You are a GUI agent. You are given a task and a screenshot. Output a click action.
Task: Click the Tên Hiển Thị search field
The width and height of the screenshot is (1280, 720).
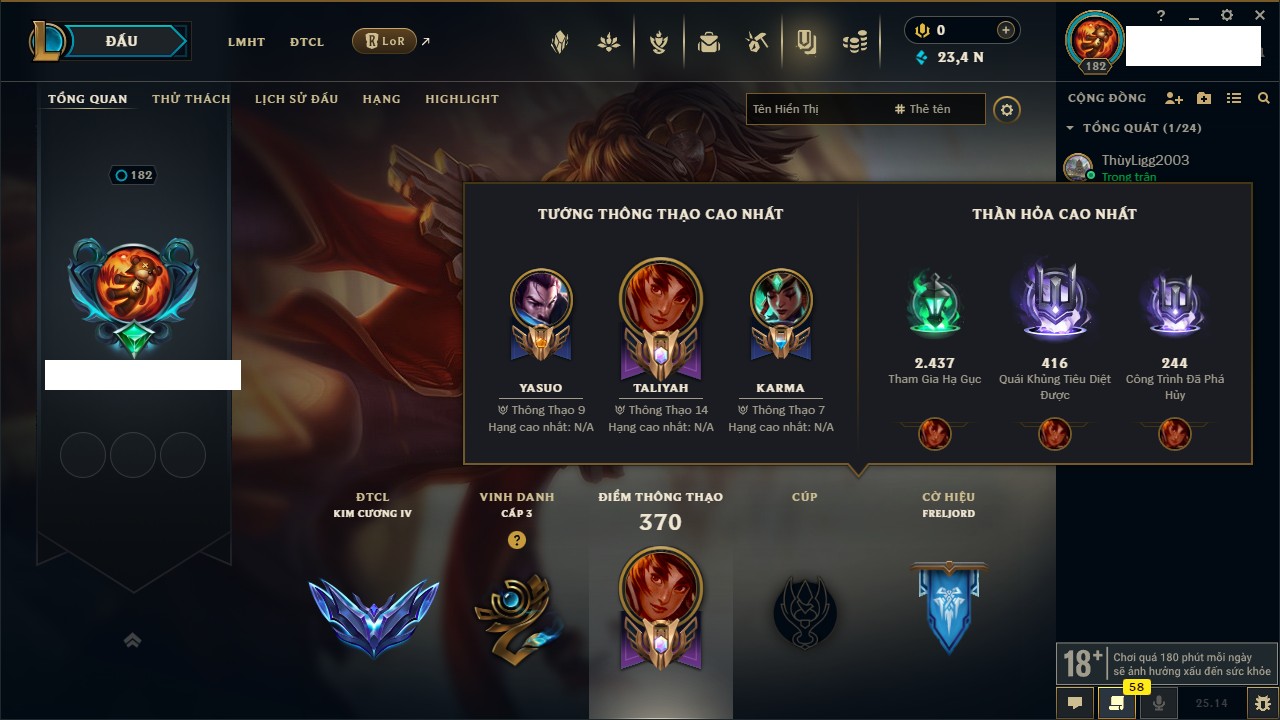815,109
